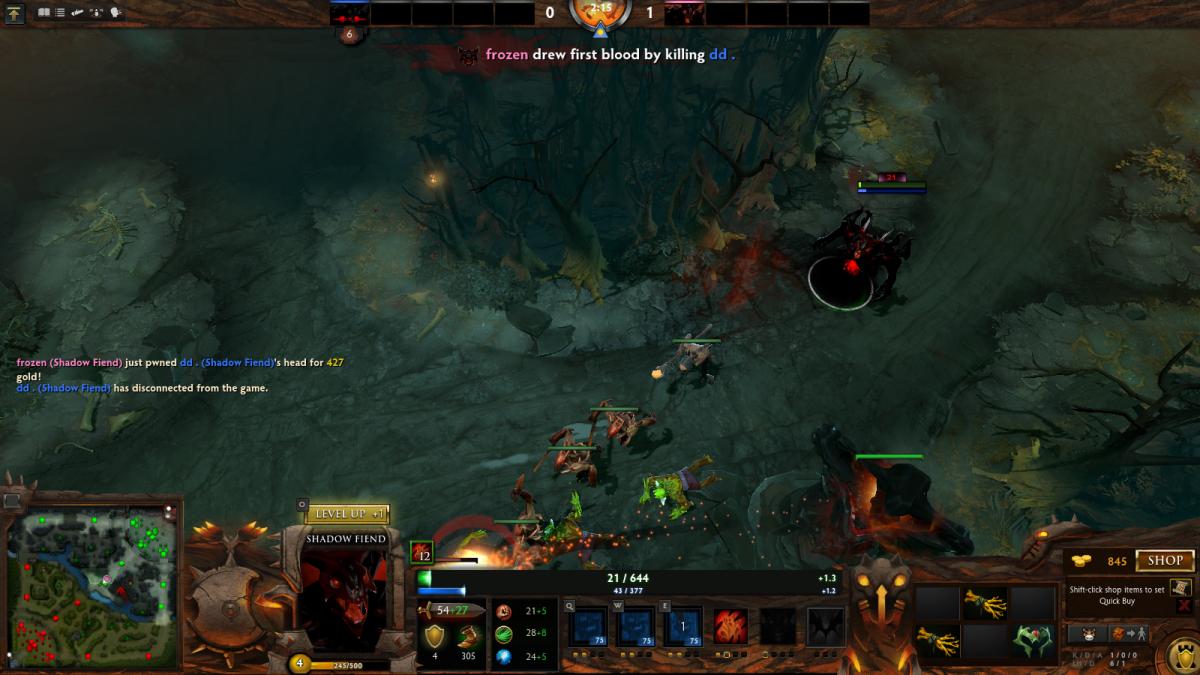The height and width of the screenshot is (675, 1200).
Task: Select the red Necromastery ability icon
Action: pos(731,627)
